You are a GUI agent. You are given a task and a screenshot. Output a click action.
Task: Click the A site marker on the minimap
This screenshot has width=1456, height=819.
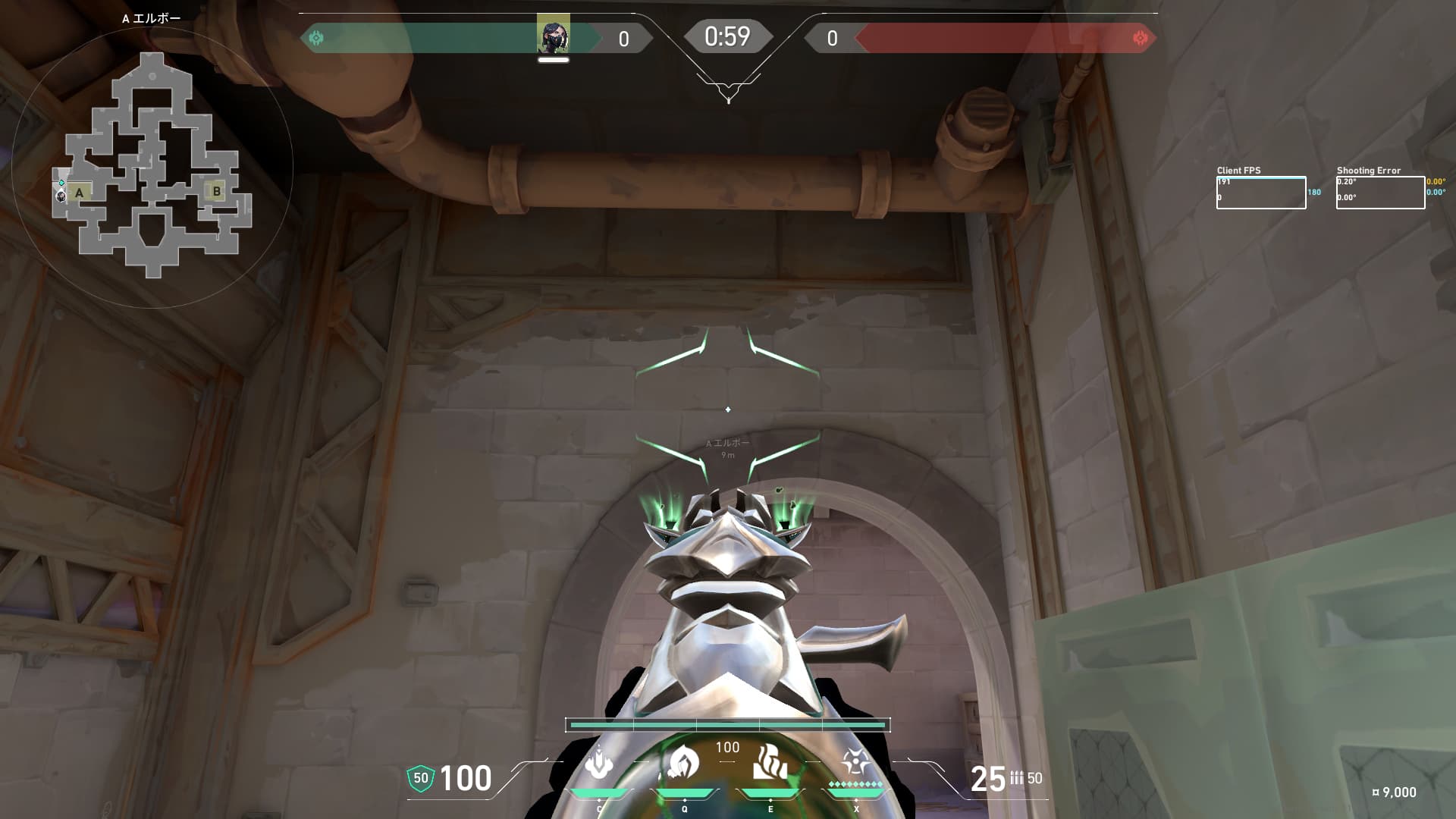pos(79,193)
